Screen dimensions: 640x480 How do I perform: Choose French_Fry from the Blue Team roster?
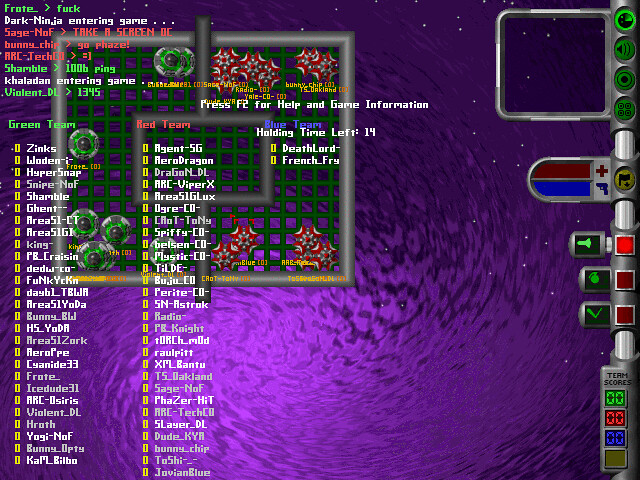tap(310, 160)
